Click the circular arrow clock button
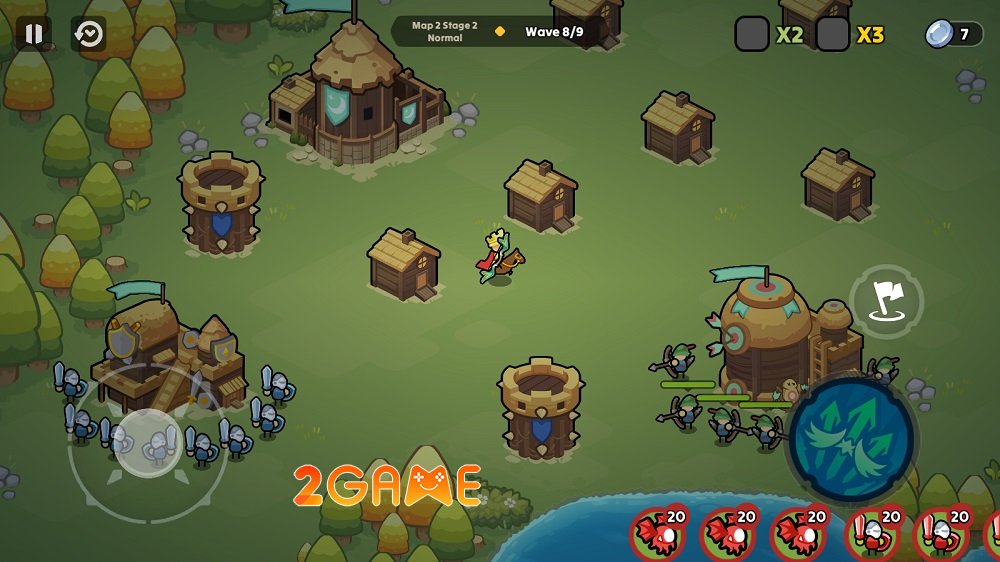Image resolution: width=1000 pixels, height=562 pixels. (89, 34)
